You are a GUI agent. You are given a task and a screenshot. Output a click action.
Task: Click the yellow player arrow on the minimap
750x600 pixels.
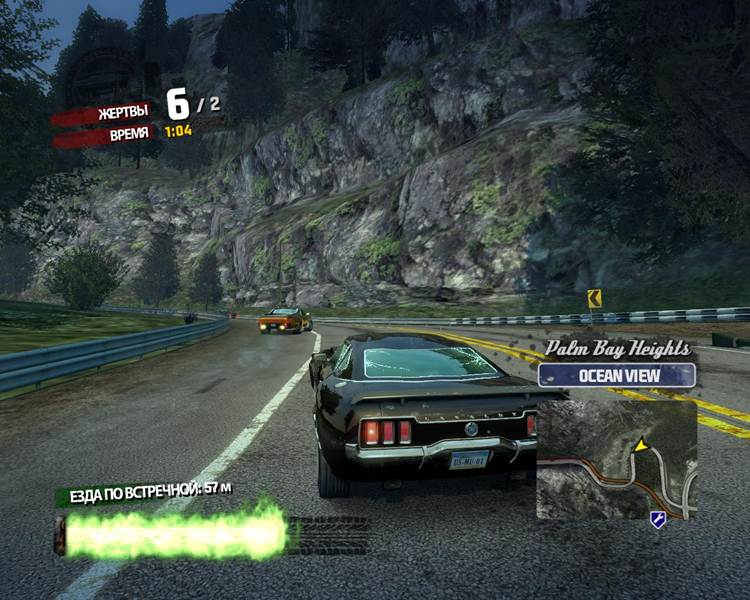click(x=640, y=445)
